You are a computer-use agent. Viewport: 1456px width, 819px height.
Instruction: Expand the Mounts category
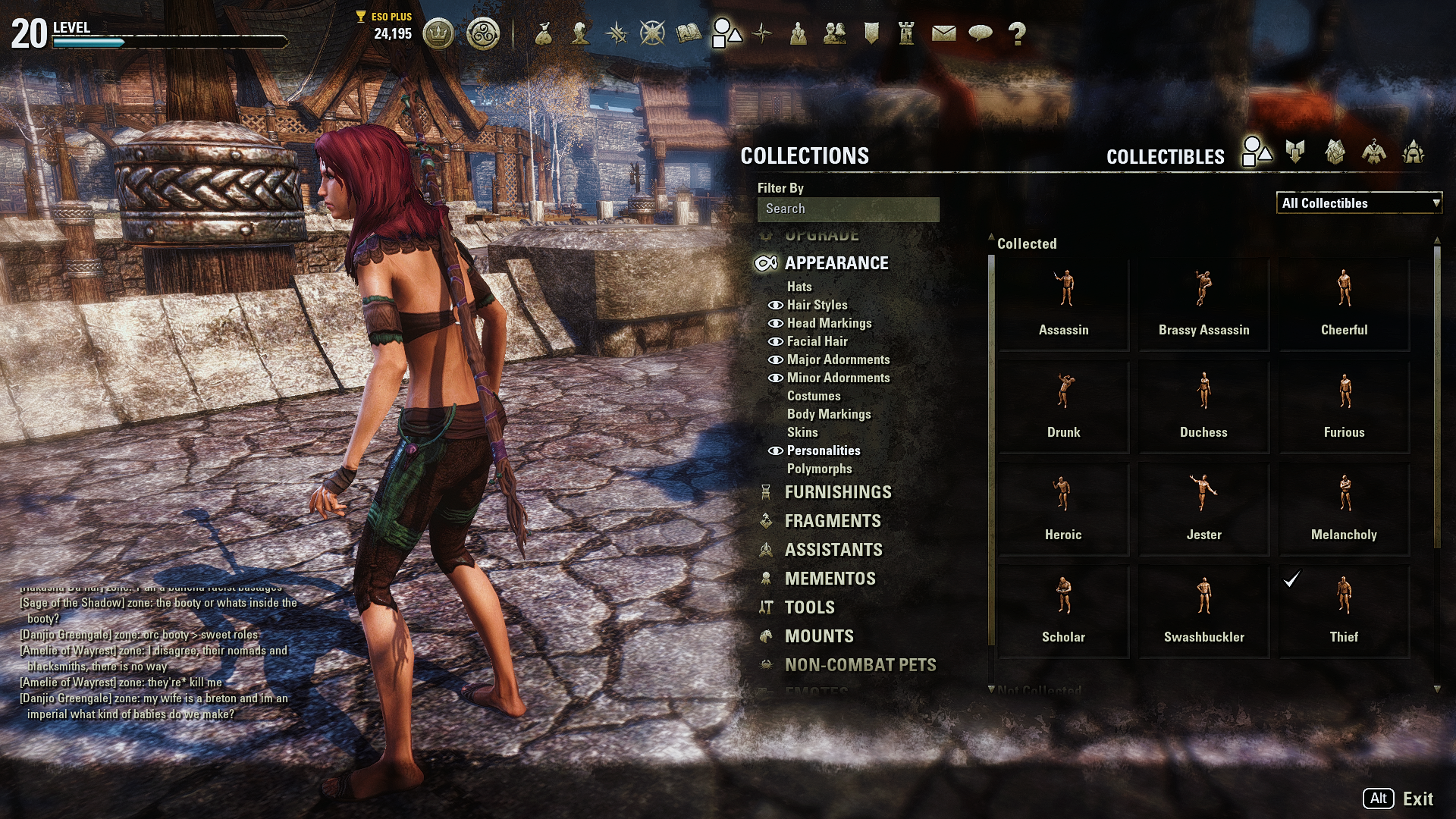coord(819,636)
